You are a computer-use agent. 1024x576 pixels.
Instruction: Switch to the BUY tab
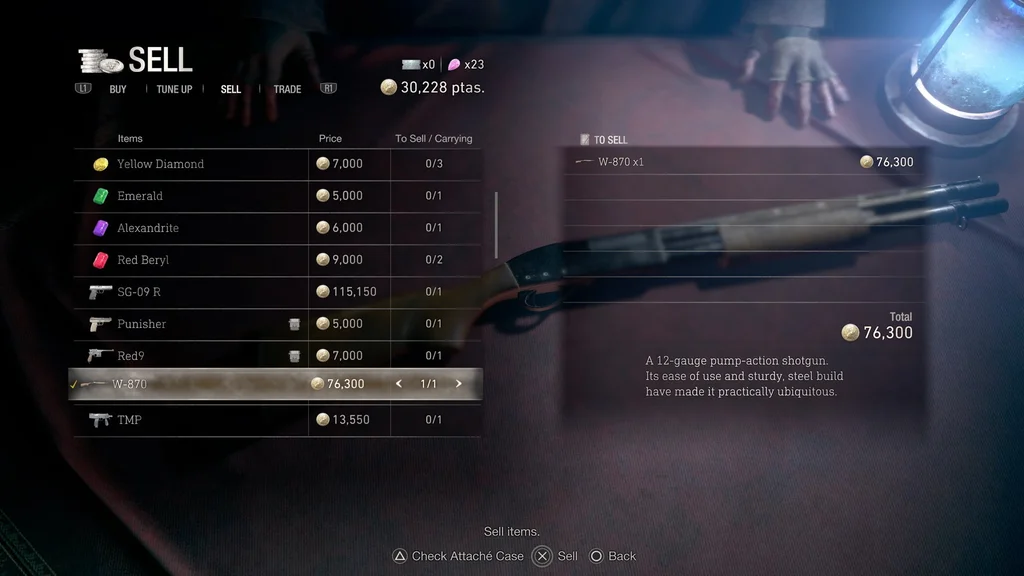coord(117,89)
